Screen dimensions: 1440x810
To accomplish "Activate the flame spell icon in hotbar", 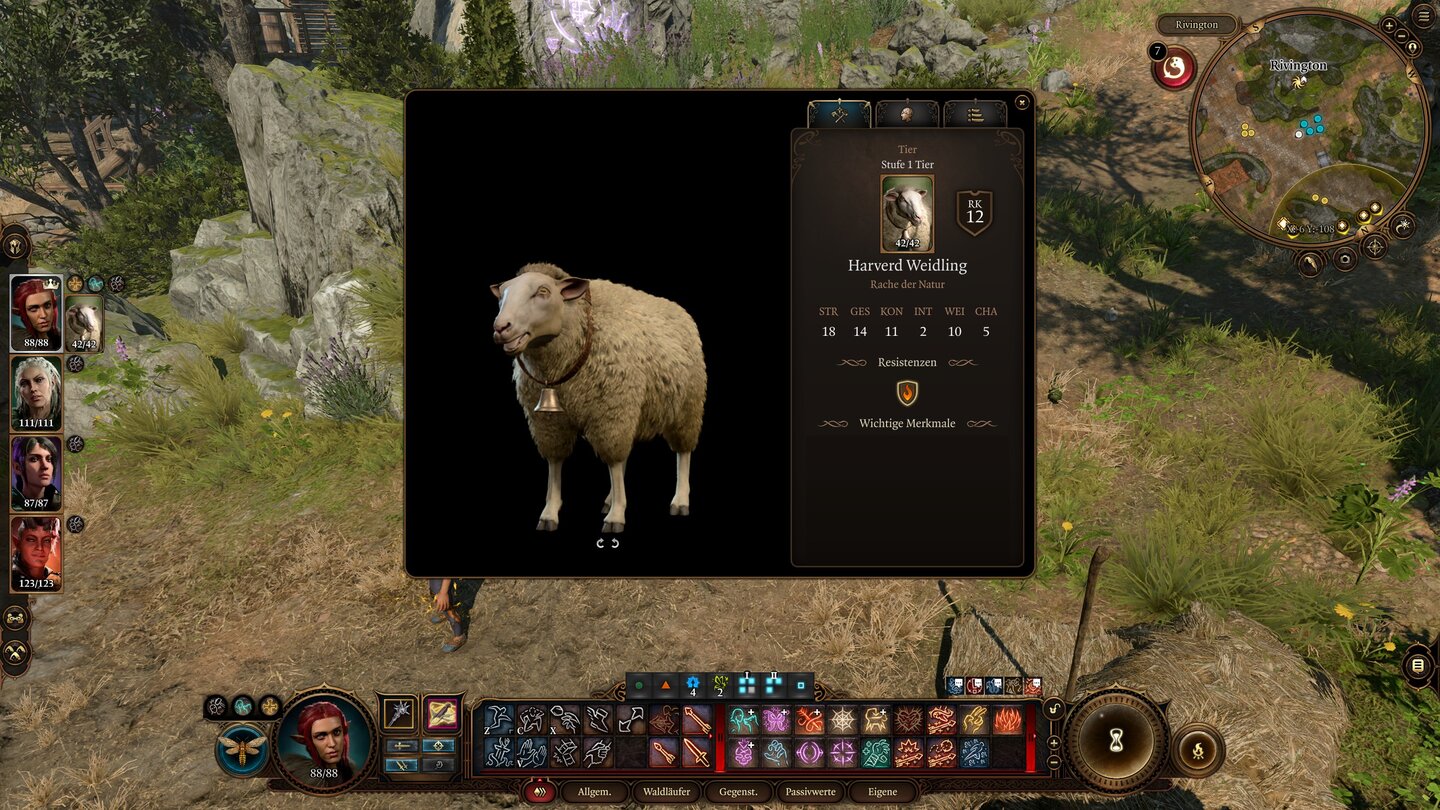I will tap(1007, 720).
